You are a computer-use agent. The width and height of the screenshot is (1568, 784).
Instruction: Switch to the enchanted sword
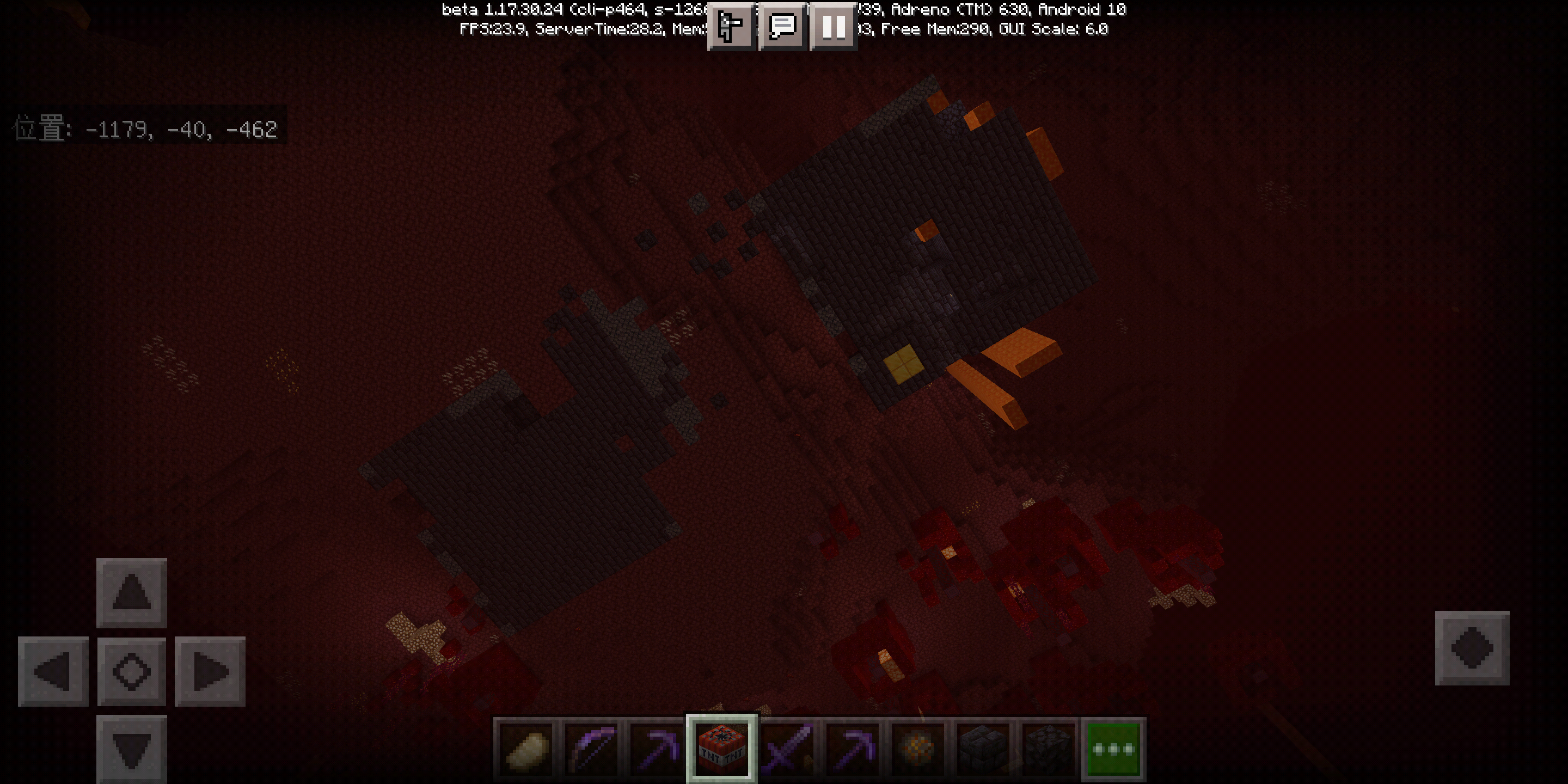coord(787,749)
